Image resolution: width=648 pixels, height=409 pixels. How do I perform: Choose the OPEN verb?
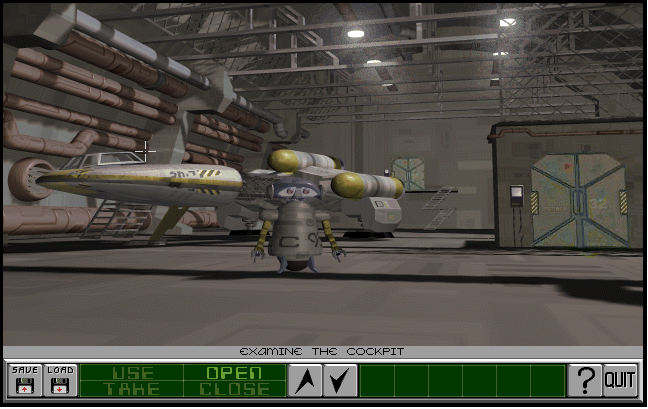coord(233,373)
